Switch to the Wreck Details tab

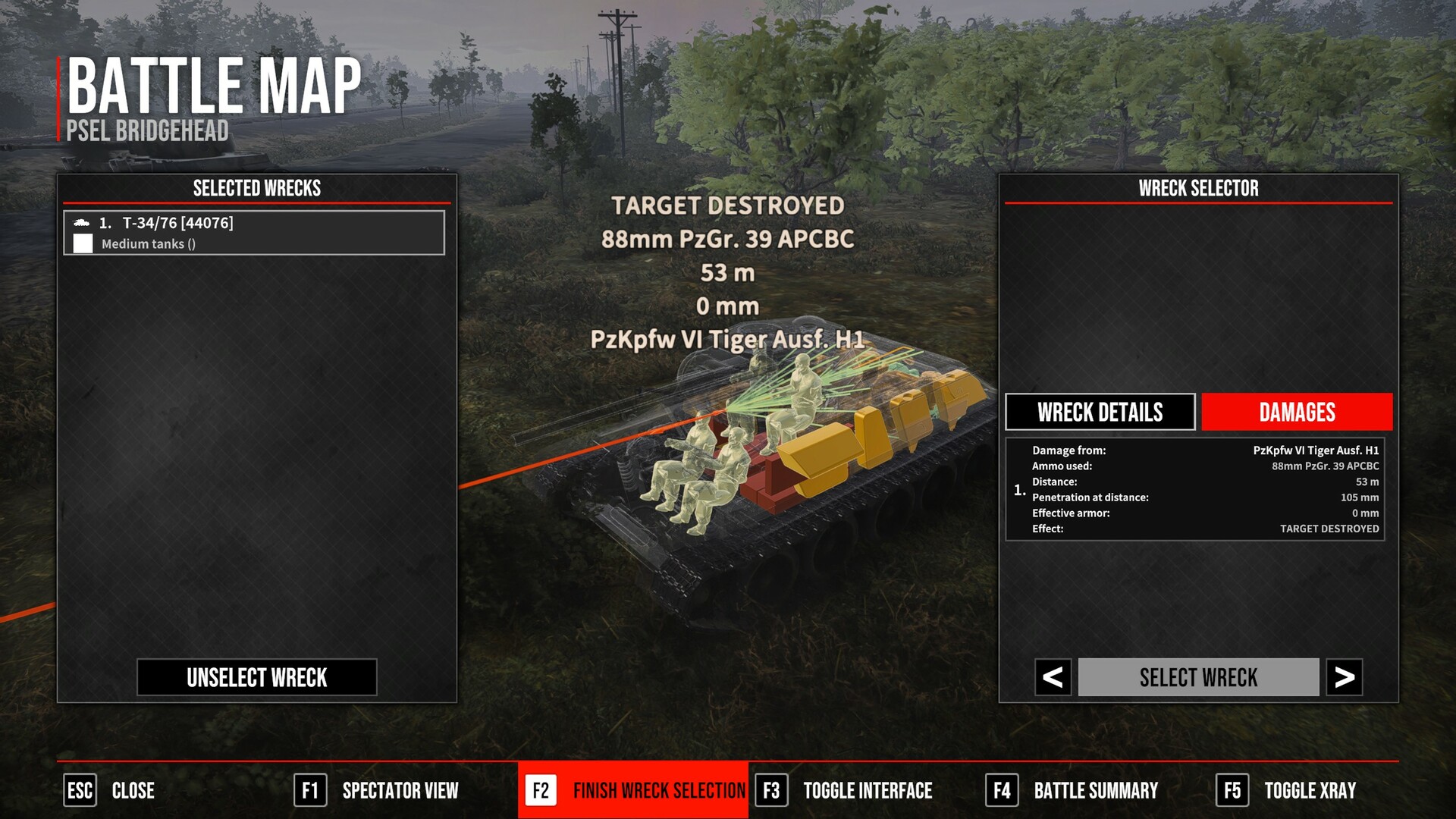point(1100,412)
